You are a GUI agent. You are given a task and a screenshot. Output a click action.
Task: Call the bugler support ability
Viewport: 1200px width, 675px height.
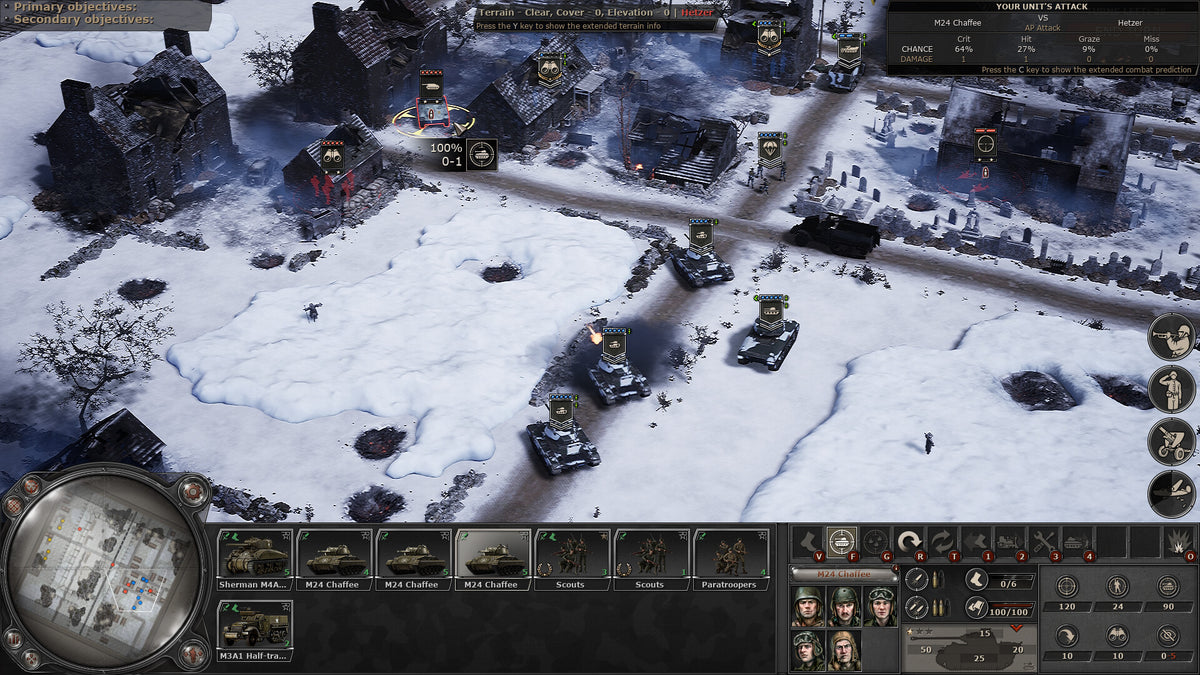[1172, 337]
